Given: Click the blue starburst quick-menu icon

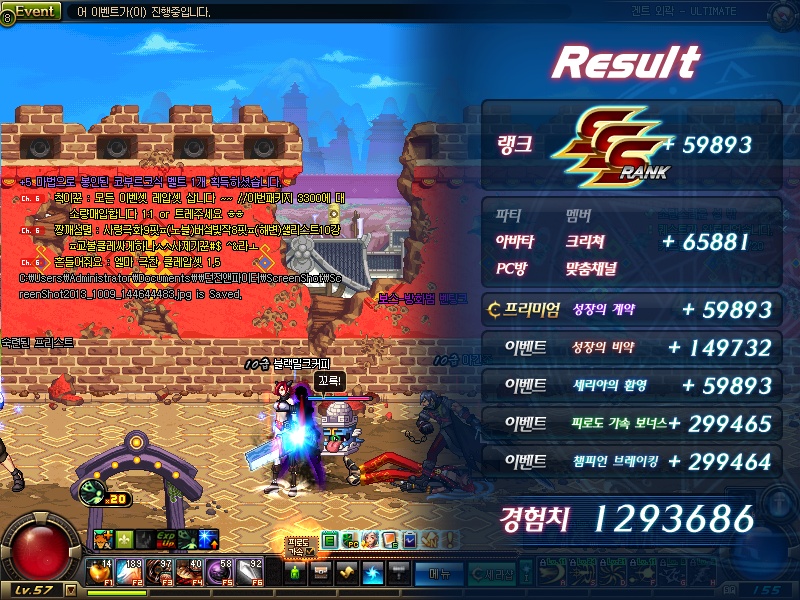Looking at the screenshot, I should pyautogui.click(x=371, y=573).
